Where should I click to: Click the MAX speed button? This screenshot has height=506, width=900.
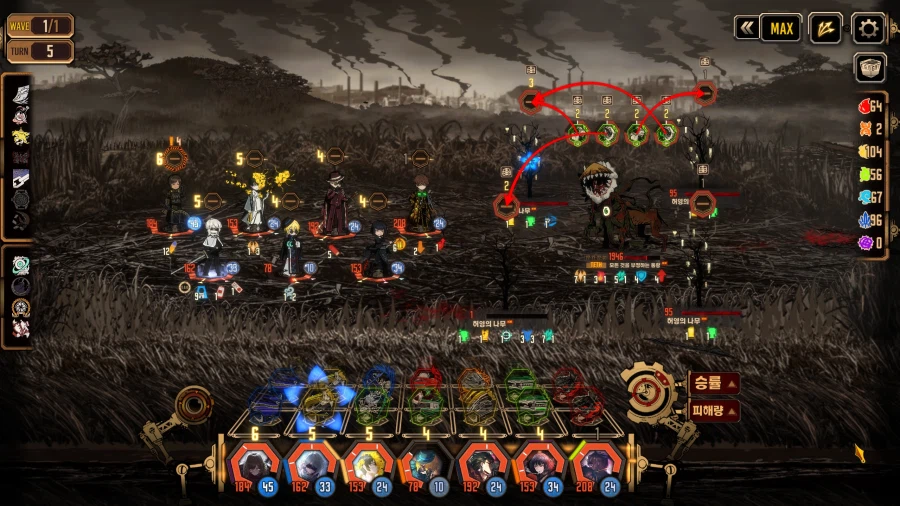[781, 28]
